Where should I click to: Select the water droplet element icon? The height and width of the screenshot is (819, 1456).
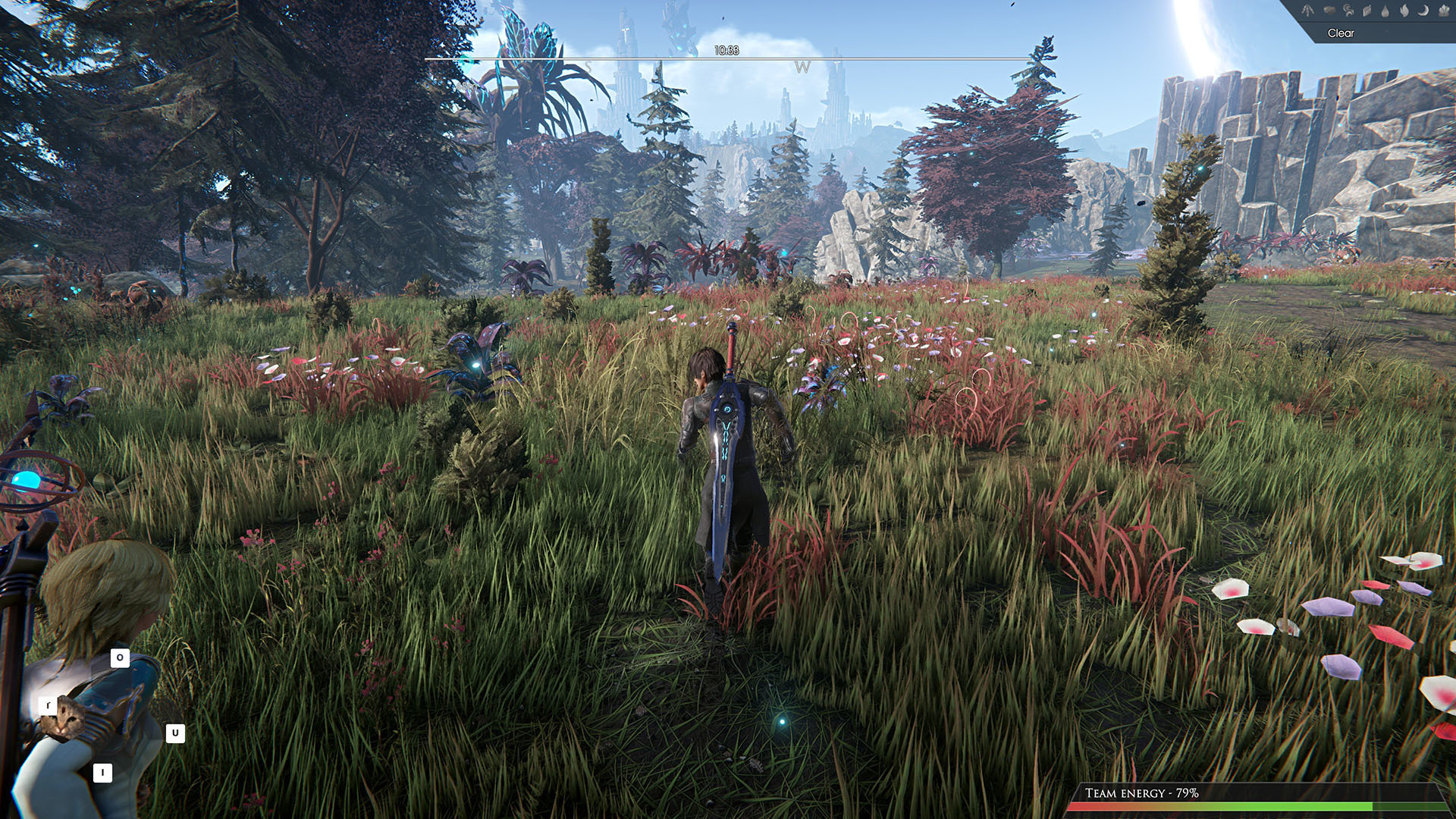click(1385, 11)
